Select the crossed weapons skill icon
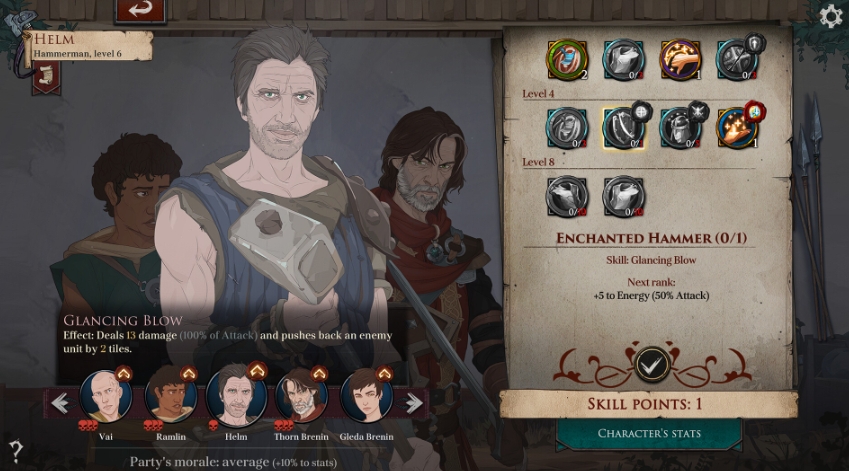Image resolution: width=849 pixels, height=471 pixels. [737, 58]
